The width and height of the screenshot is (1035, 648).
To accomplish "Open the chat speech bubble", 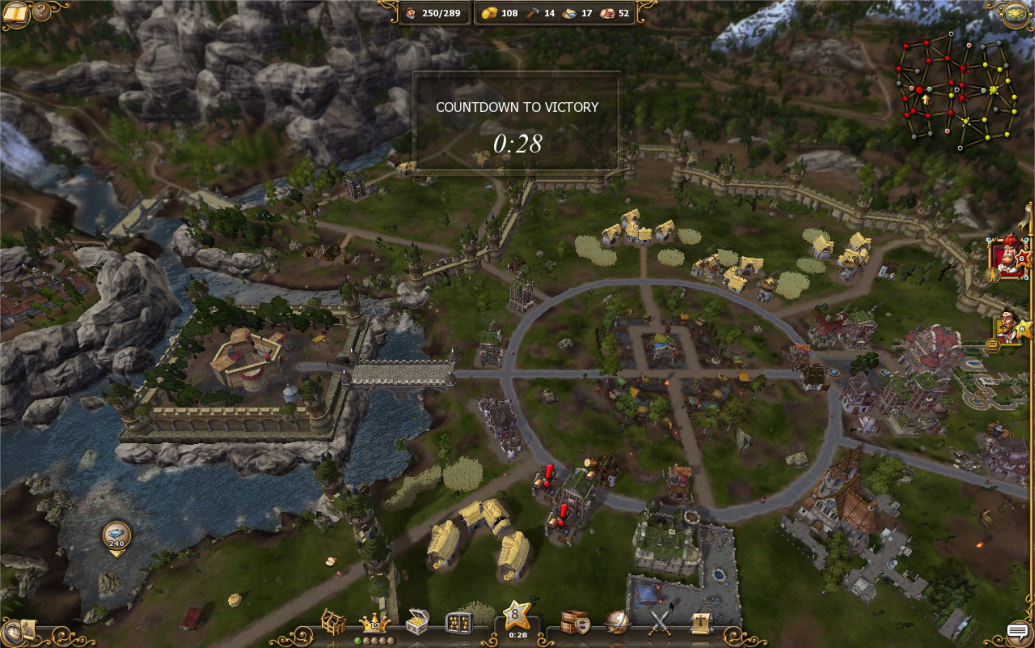I will [x=1018, y=631].
